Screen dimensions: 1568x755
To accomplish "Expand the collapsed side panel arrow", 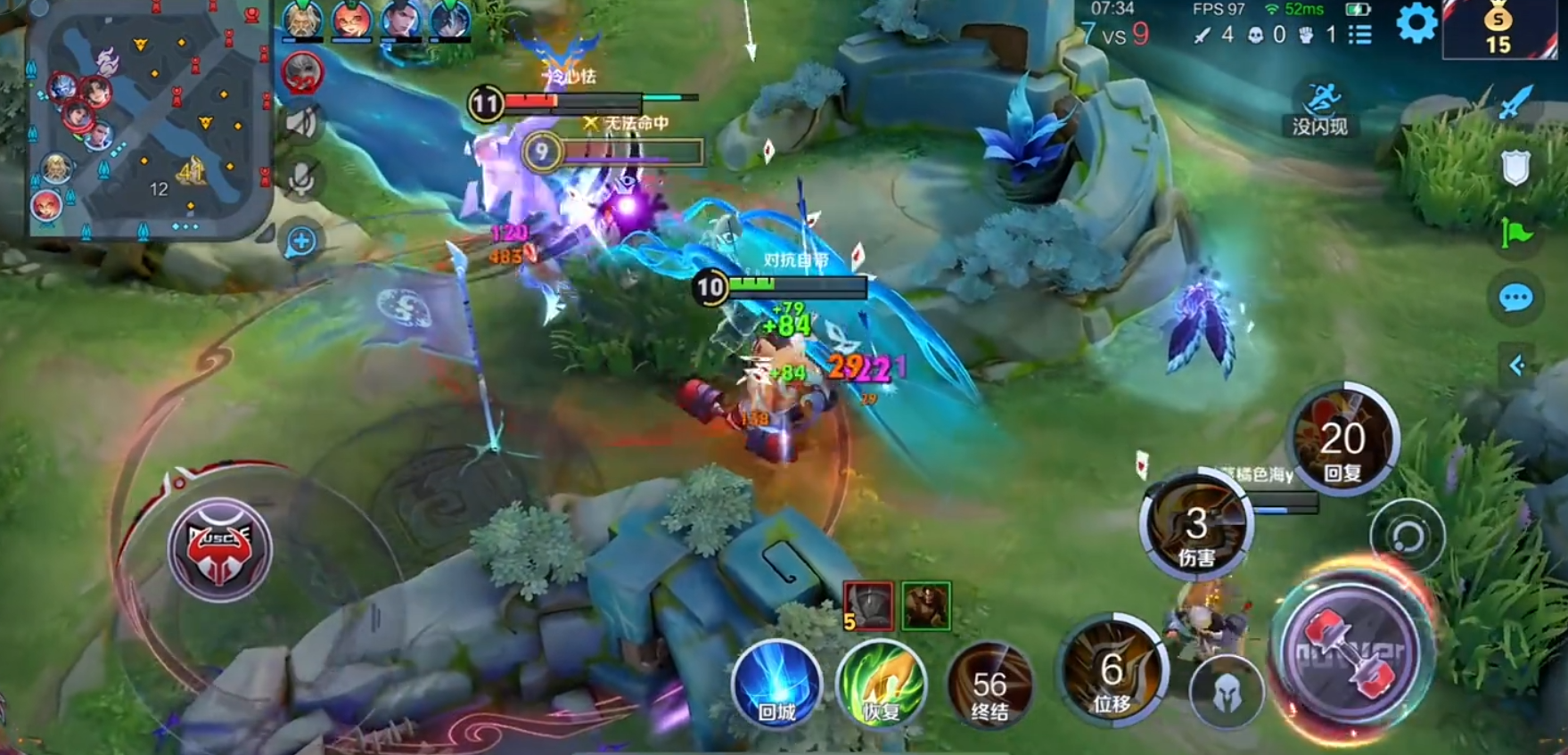I will click(x=1515, y=365).
